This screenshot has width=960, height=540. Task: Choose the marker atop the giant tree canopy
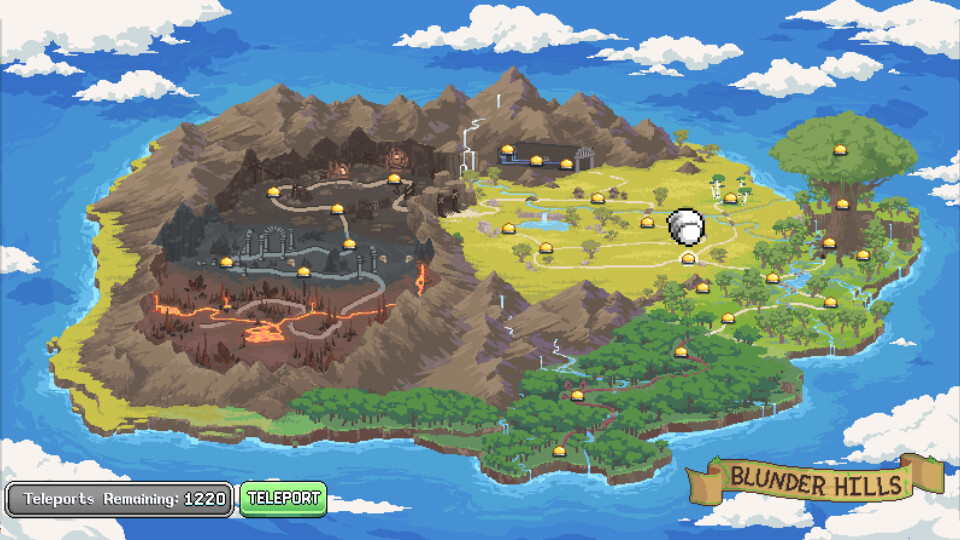[x=840, y=150]
